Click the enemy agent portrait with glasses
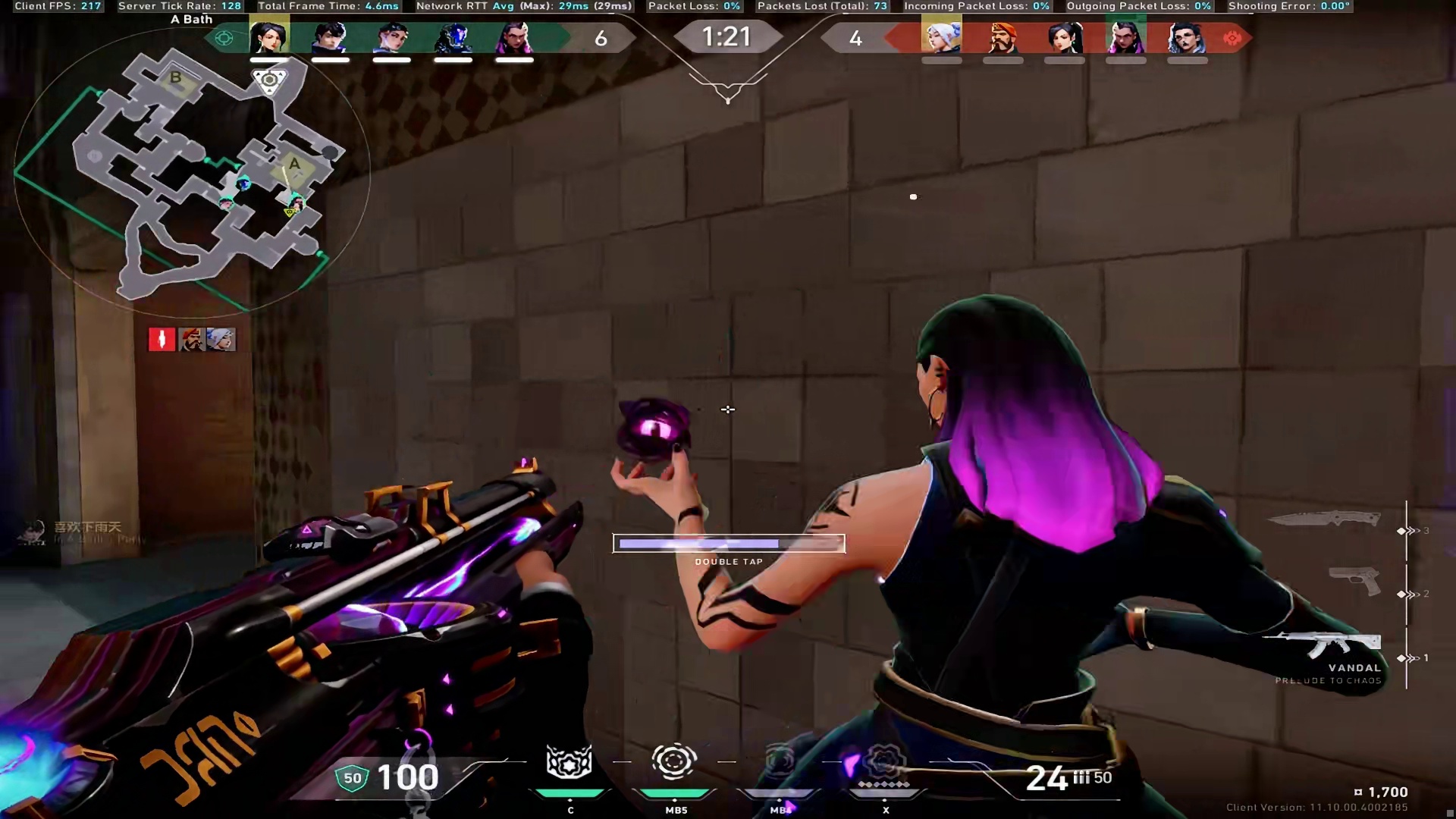Screen dimensions: 1456x819 (1187, 37)
